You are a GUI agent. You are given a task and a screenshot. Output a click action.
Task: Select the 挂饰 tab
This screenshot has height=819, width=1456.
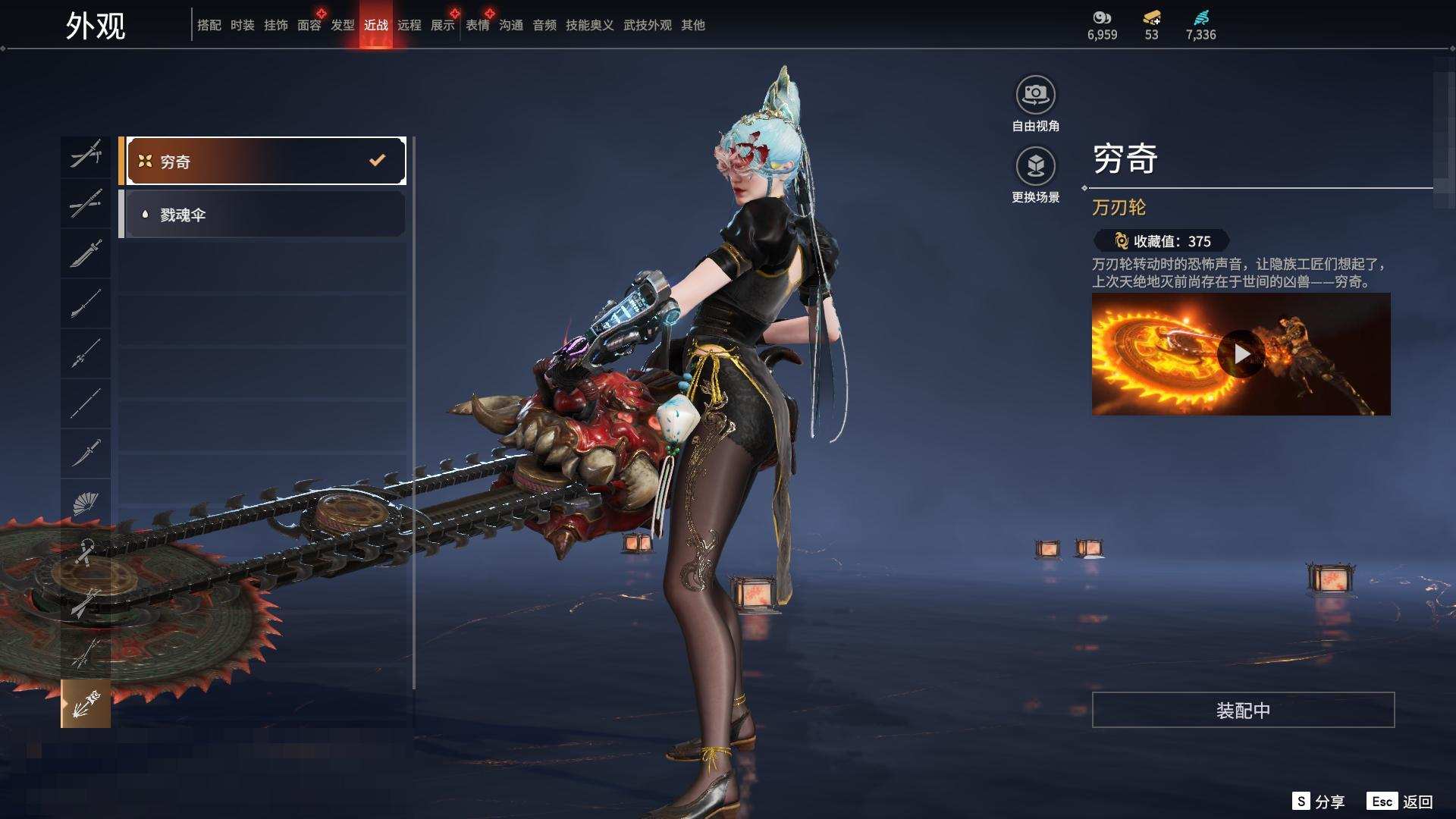pos(276,25)
